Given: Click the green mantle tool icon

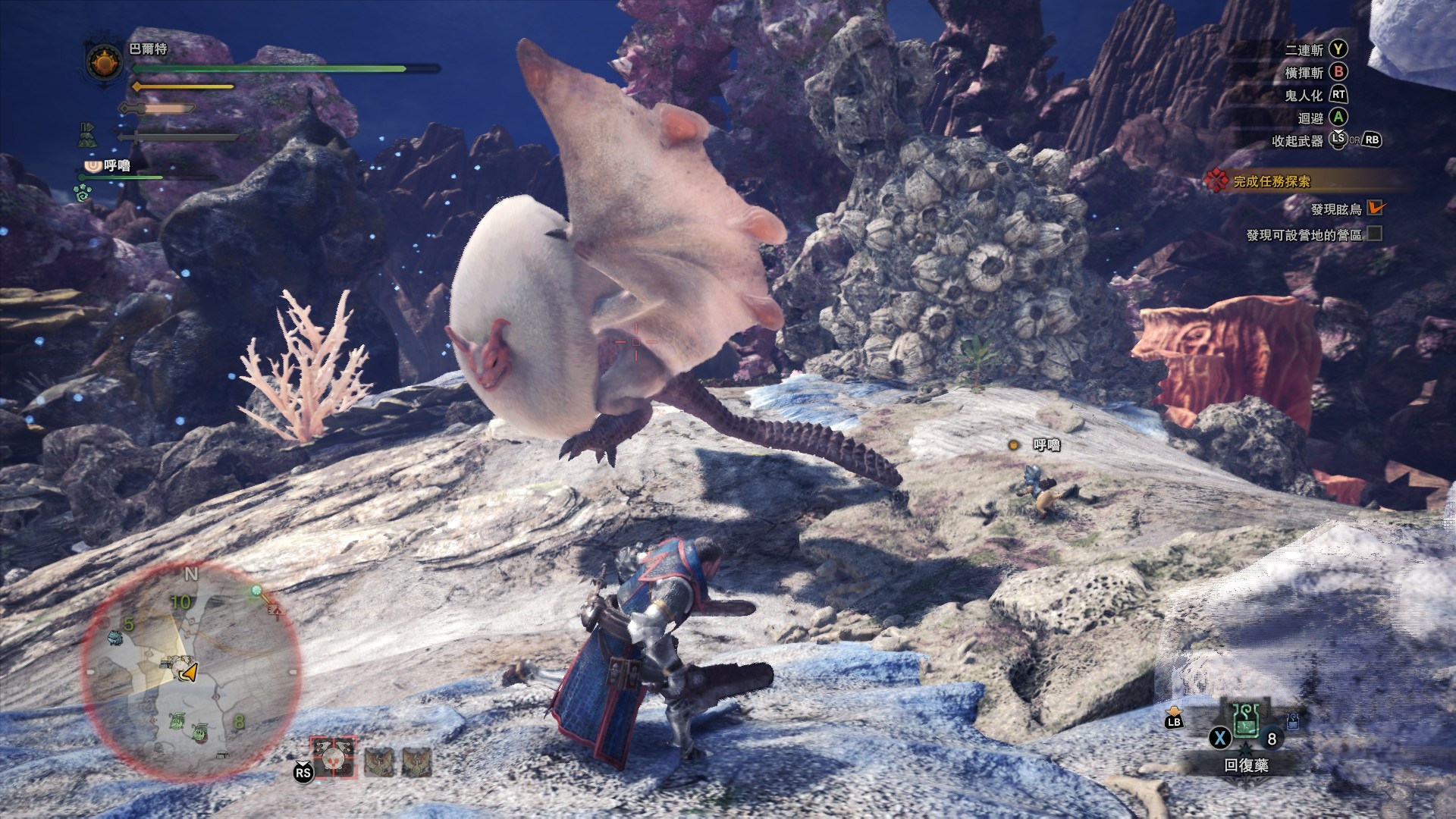Looking at the screenshot, I should point(86,134).
